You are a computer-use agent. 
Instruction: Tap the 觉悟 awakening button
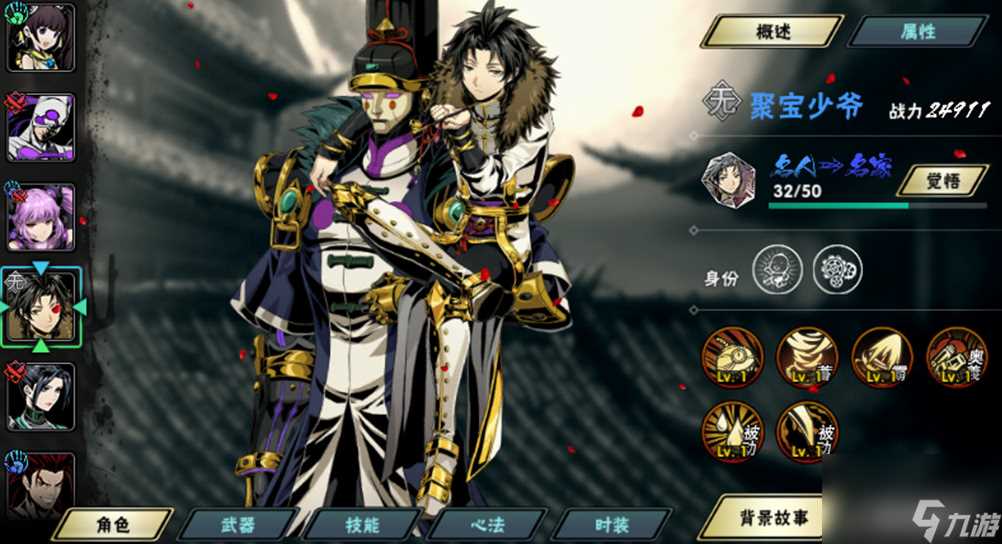[942, 180]
